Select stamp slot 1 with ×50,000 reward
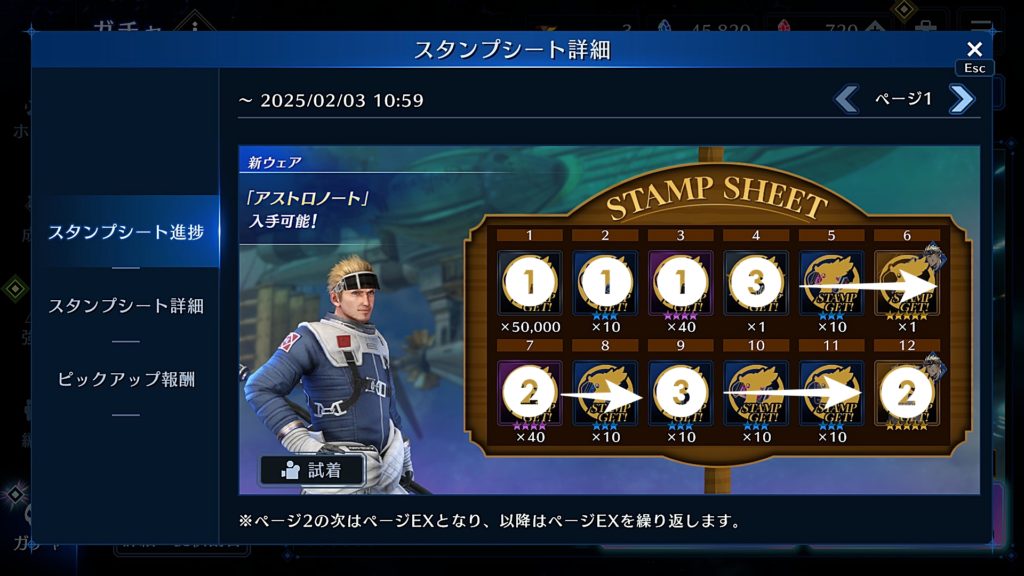 529,284
